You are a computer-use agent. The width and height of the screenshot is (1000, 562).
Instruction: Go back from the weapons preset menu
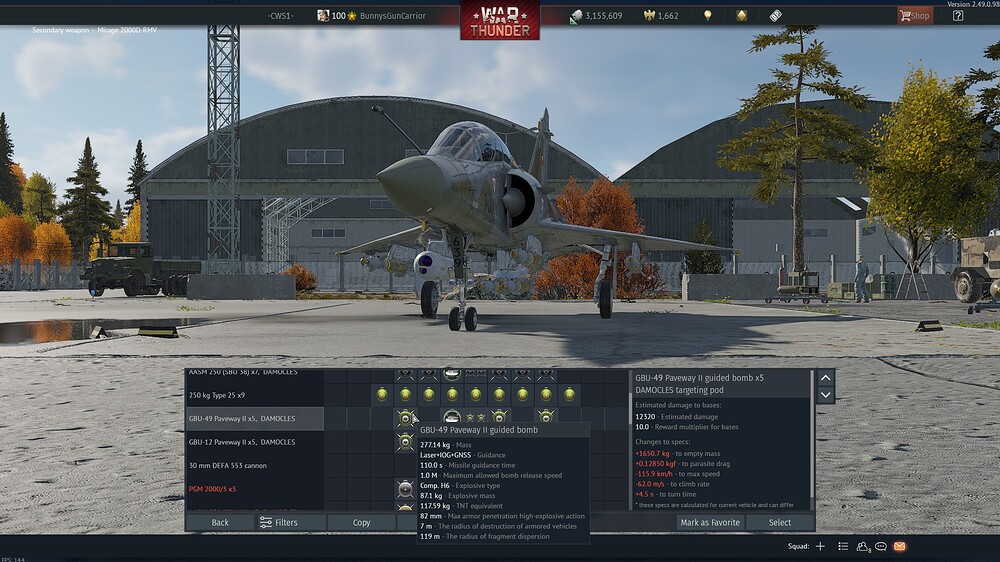tap(220, 522)
